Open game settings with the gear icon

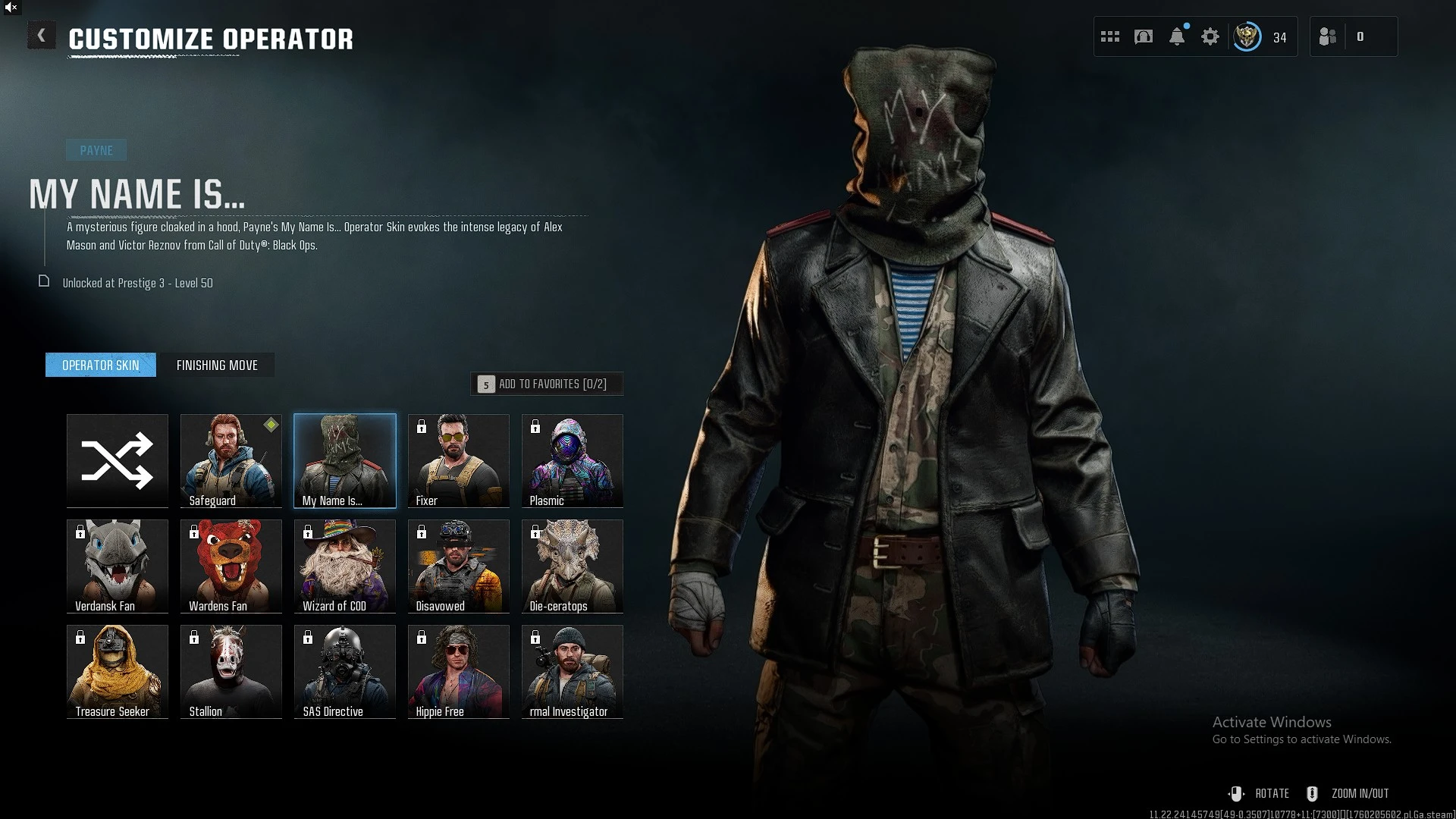point(1210,36)
